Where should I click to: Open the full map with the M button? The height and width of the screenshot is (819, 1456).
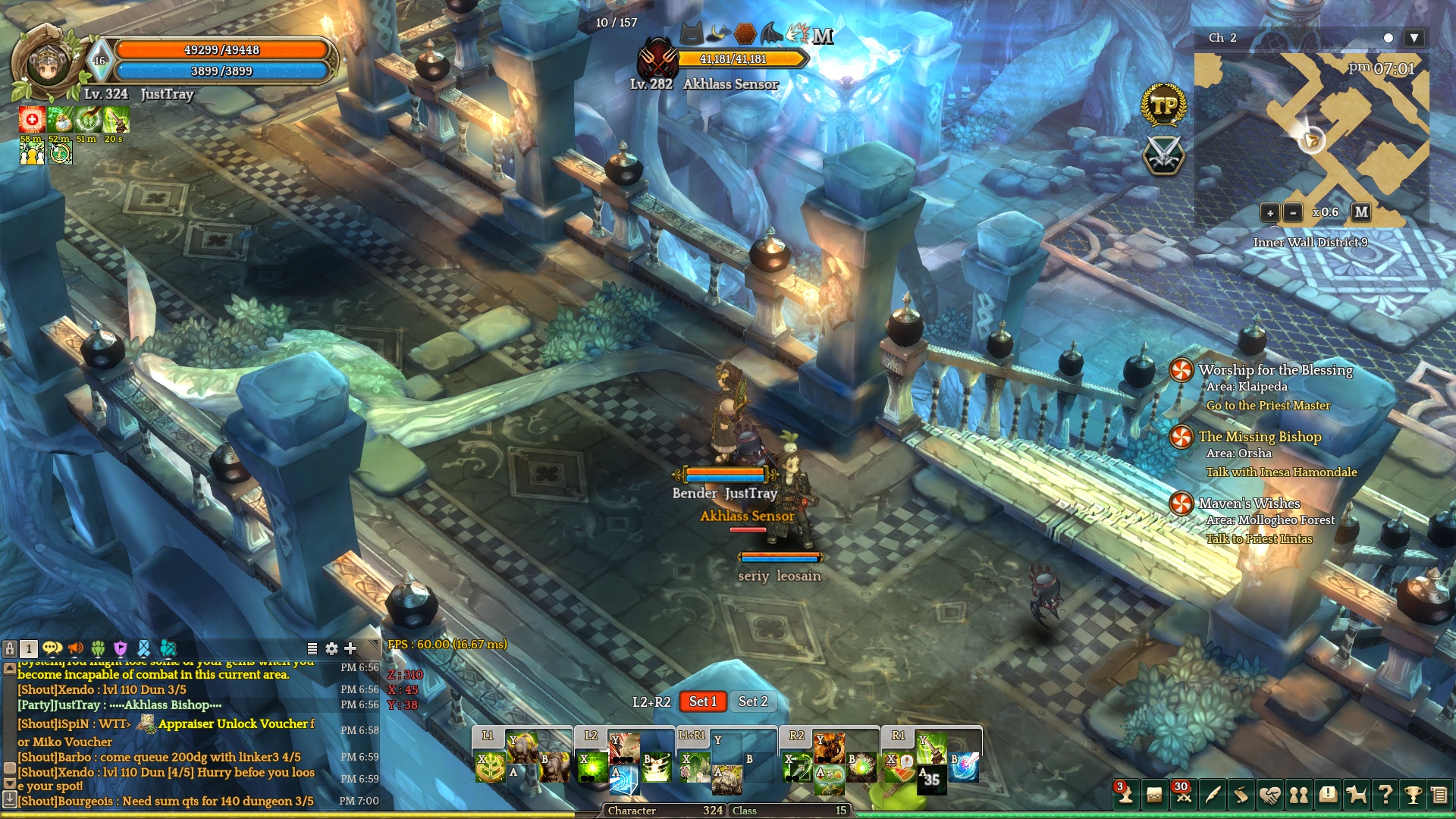point(1361,212)
